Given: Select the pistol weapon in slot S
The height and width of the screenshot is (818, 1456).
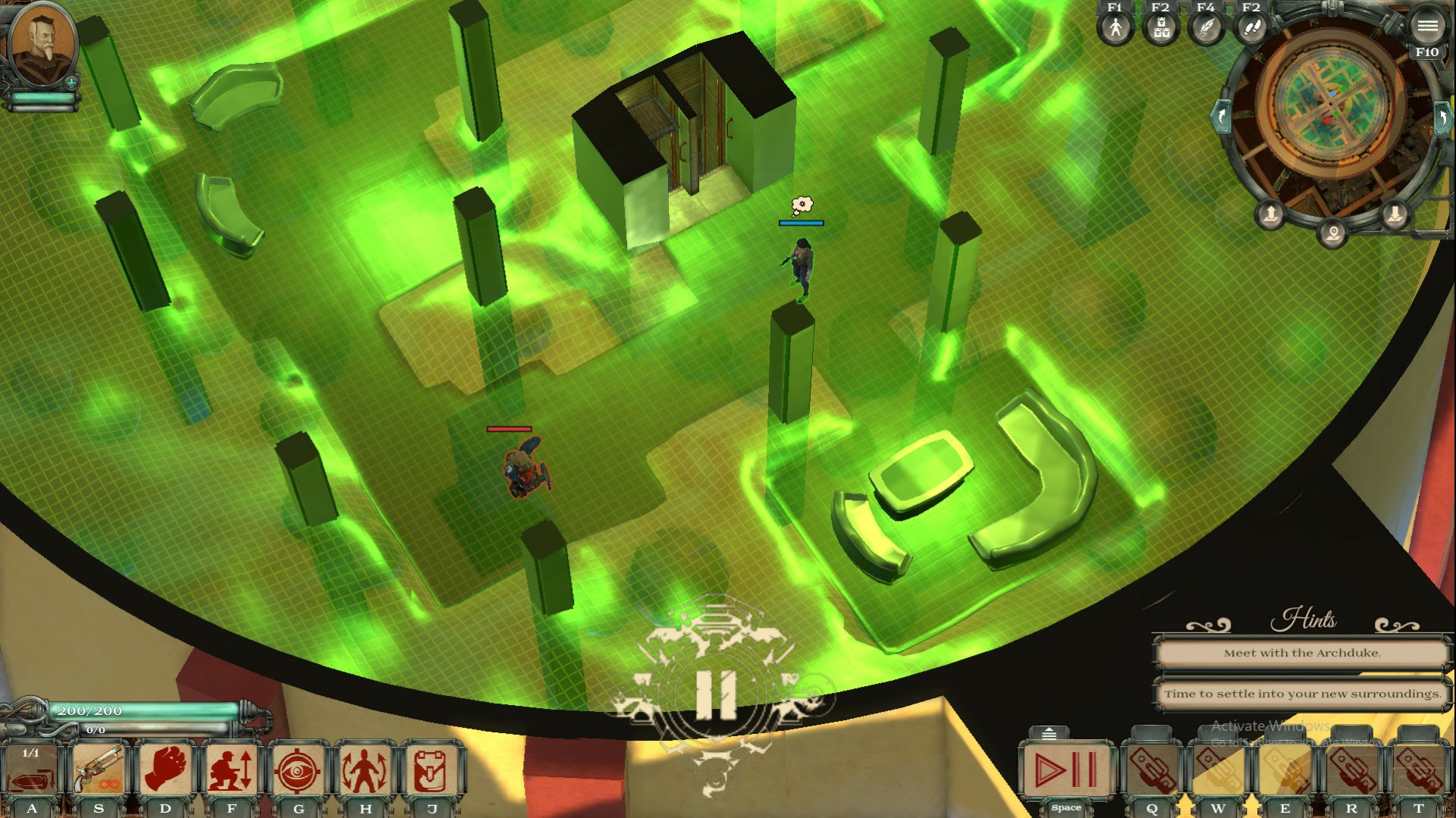Looking at the screenshot, I should click(96, 768).
